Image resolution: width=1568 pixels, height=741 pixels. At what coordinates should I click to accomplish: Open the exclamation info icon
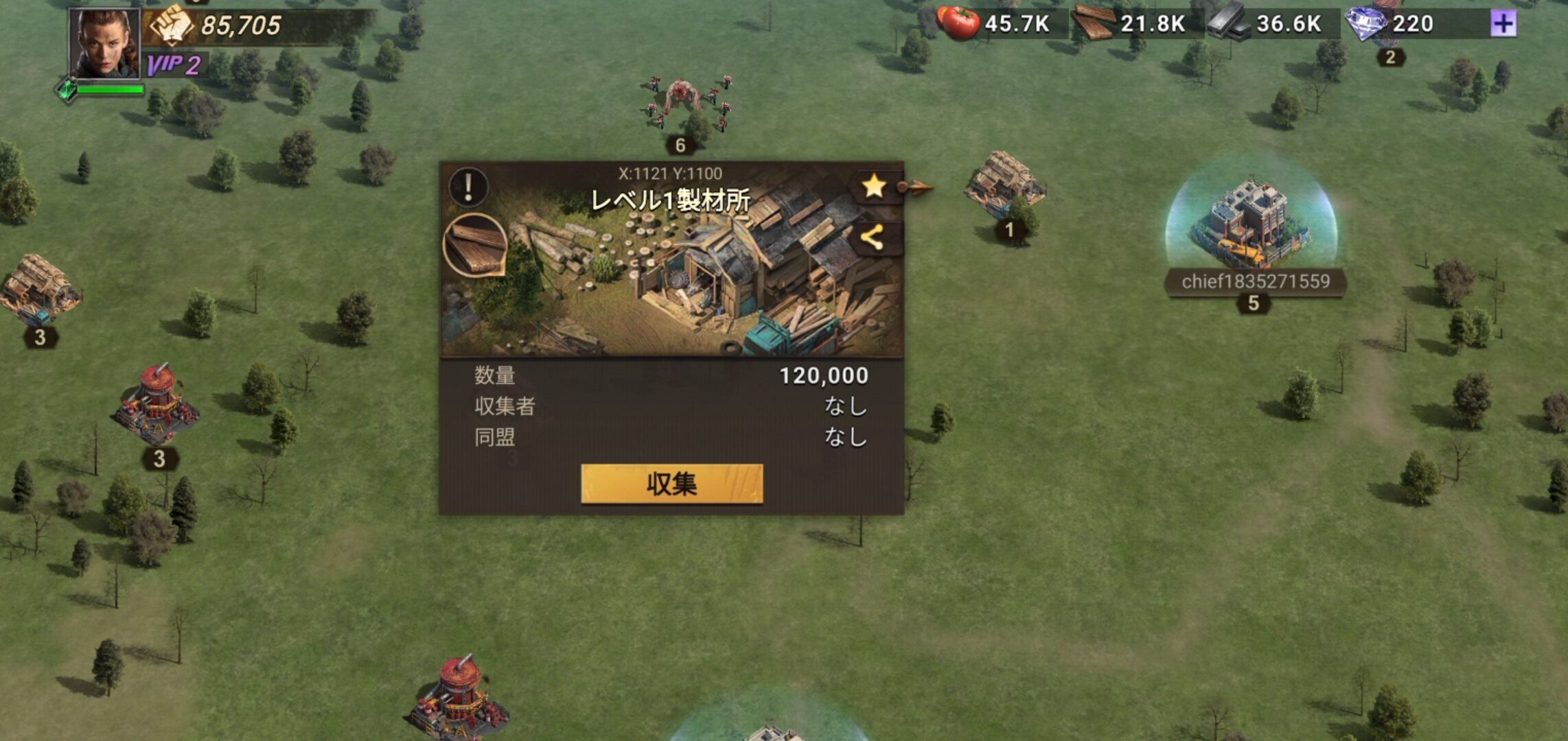point(469,187)
